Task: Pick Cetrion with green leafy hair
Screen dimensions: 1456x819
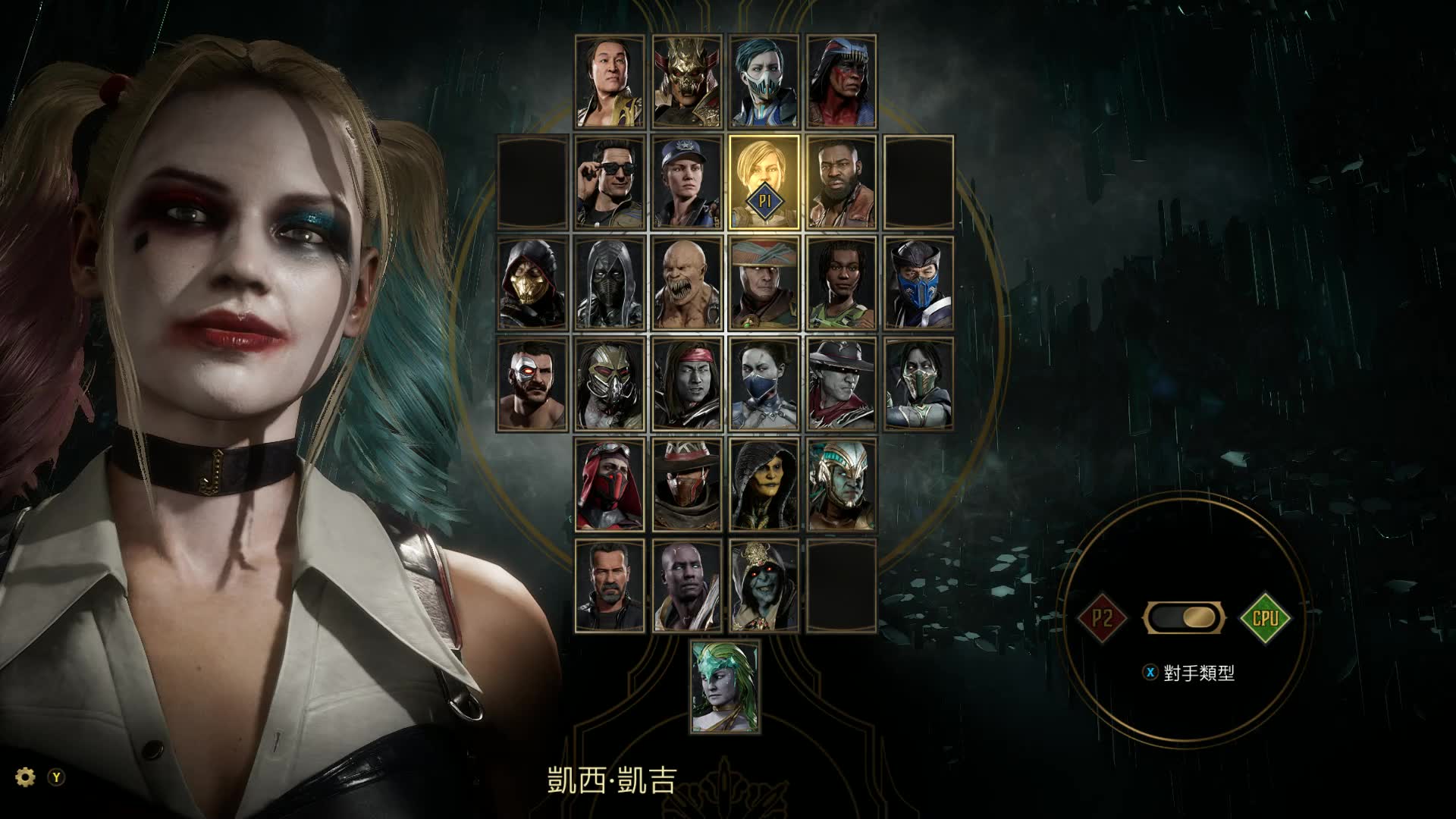Action: point(726,686)
